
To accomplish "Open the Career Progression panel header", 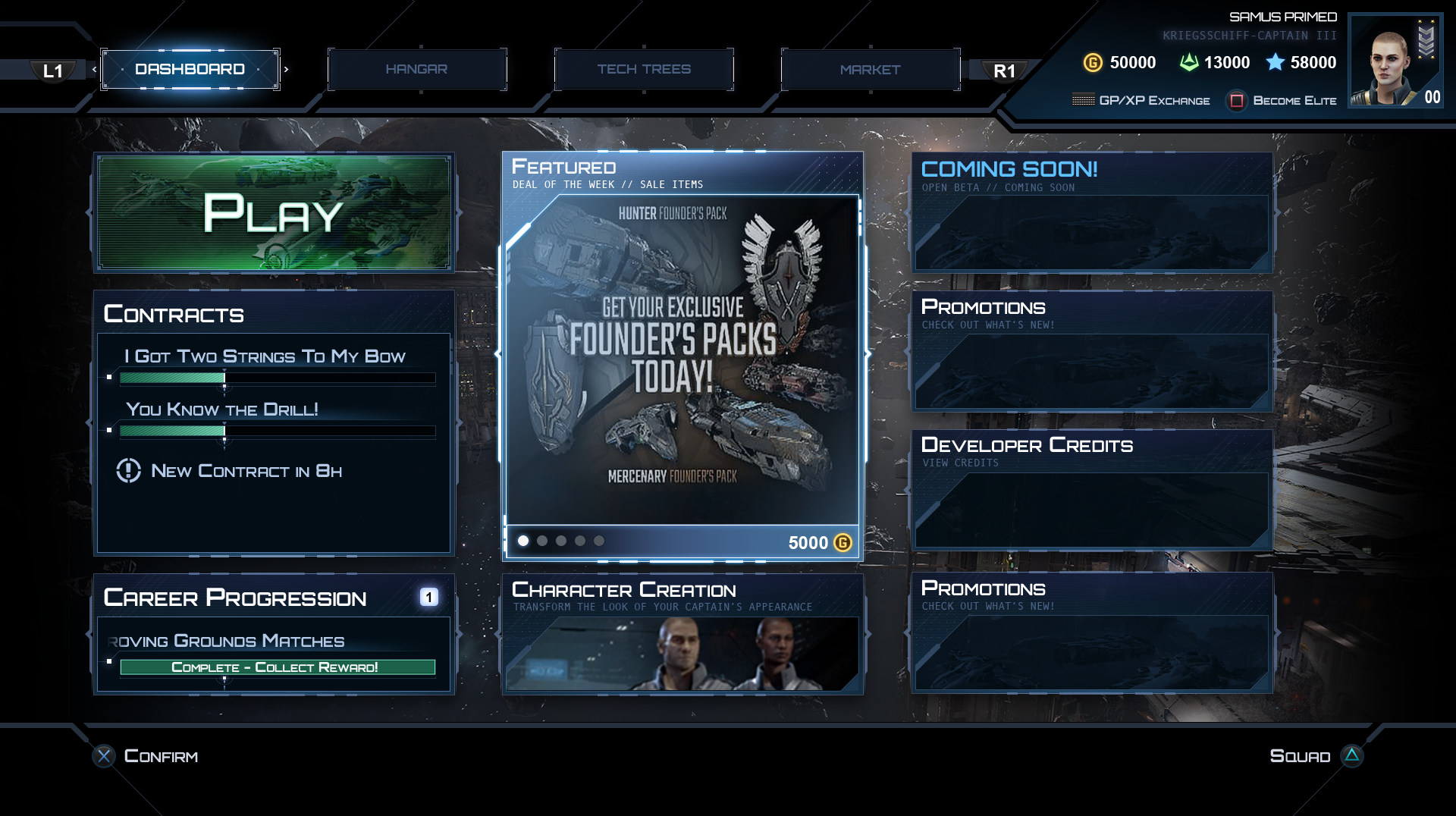I will click(235, 598).
